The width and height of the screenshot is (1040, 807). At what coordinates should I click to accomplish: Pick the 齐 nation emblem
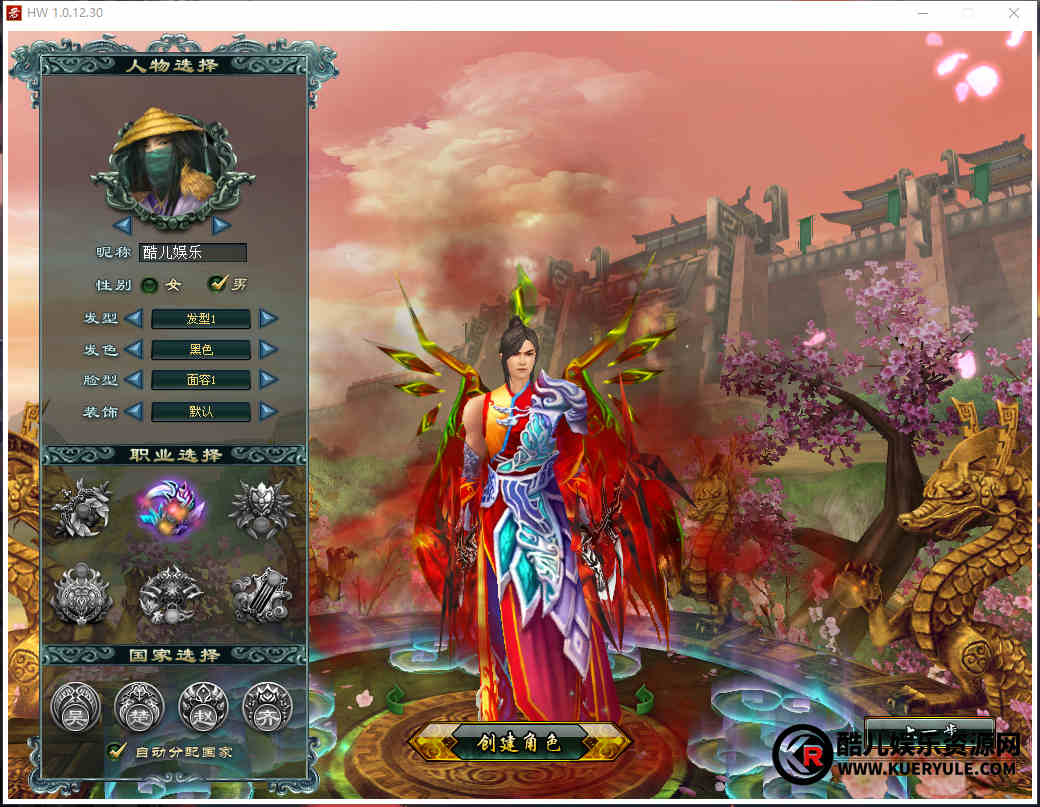(267, 706)
